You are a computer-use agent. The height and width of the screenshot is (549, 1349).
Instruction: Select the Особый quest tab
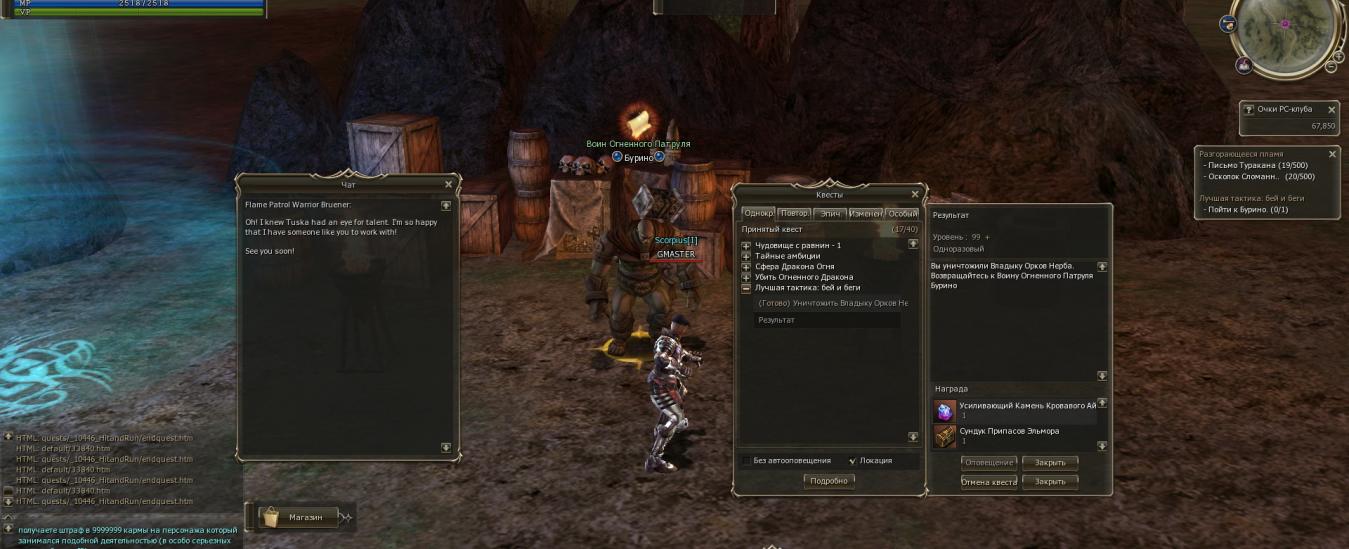901,213
